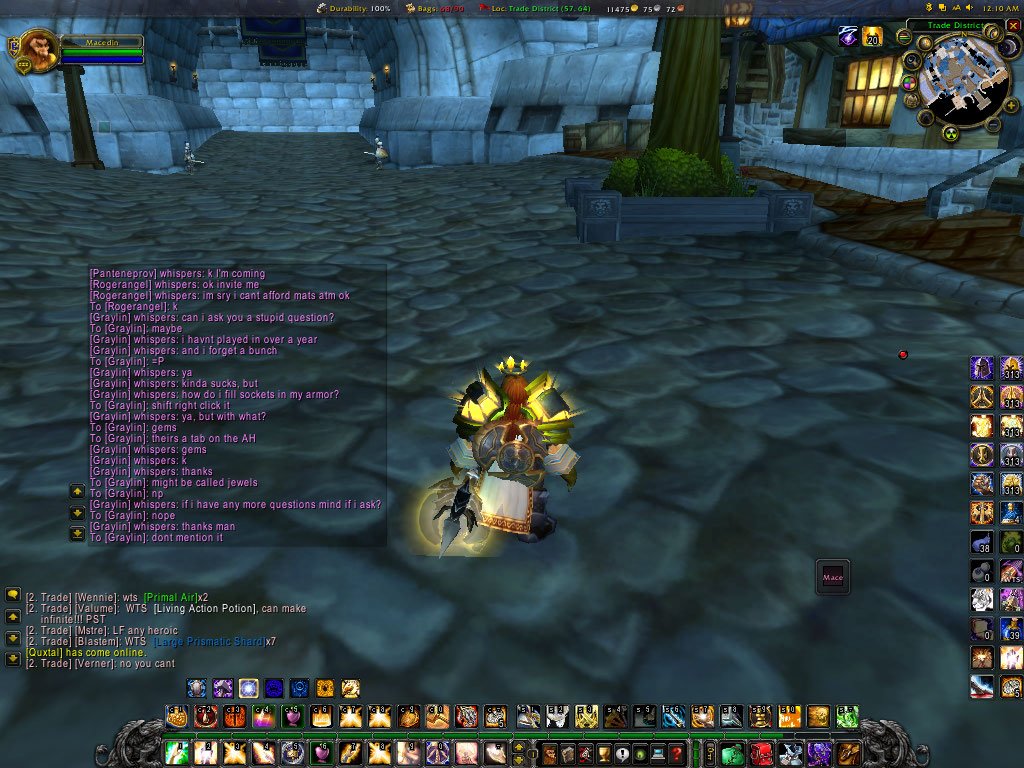Click the green radiation symbol minimap button
1024x768 pixels.
point(950,134)
